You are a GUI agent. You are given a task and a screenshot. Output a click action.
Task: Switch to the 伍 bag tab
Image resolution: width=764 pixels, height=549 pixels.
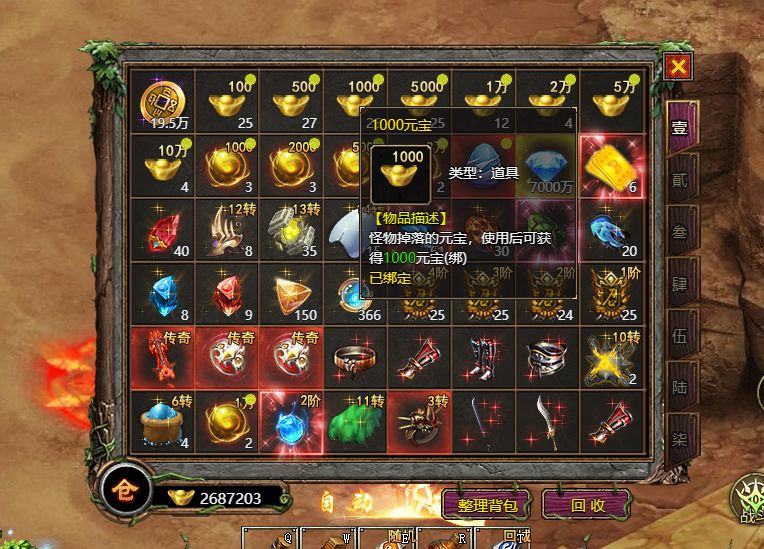(x=680, y=335)
